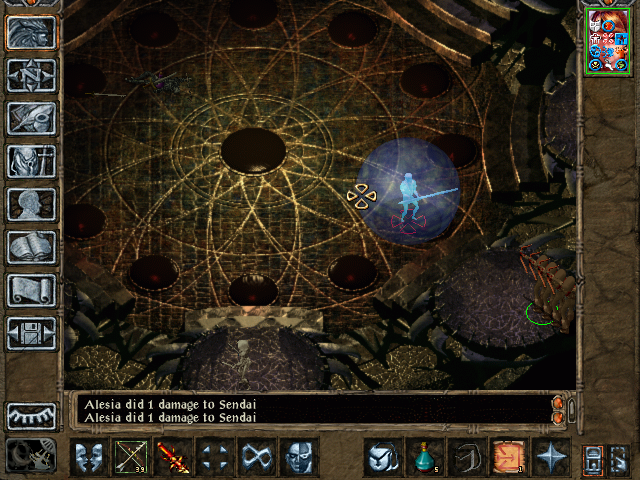Open options via the floppy disk icon
Viewport: 640px width, 480px height.
[31, 333]
